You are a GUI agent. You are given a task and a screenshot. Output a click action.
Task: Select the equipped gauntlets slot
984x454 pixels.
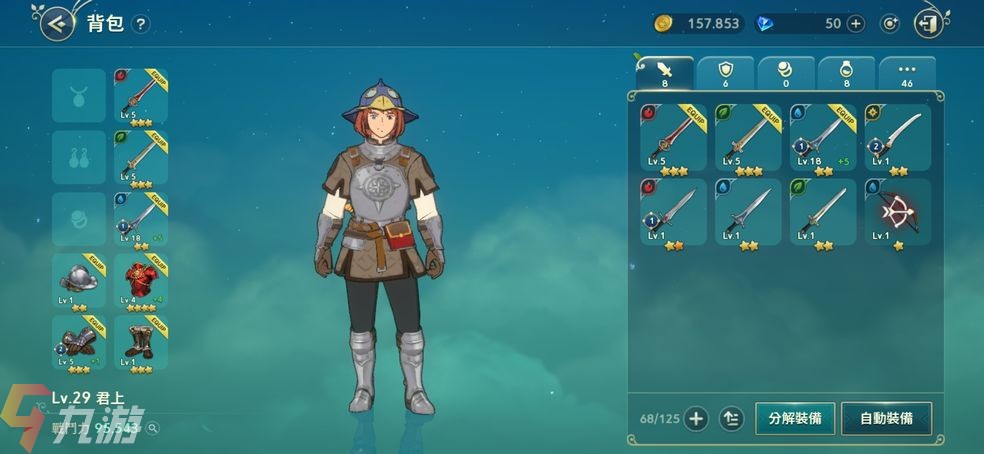coord(79,343)
